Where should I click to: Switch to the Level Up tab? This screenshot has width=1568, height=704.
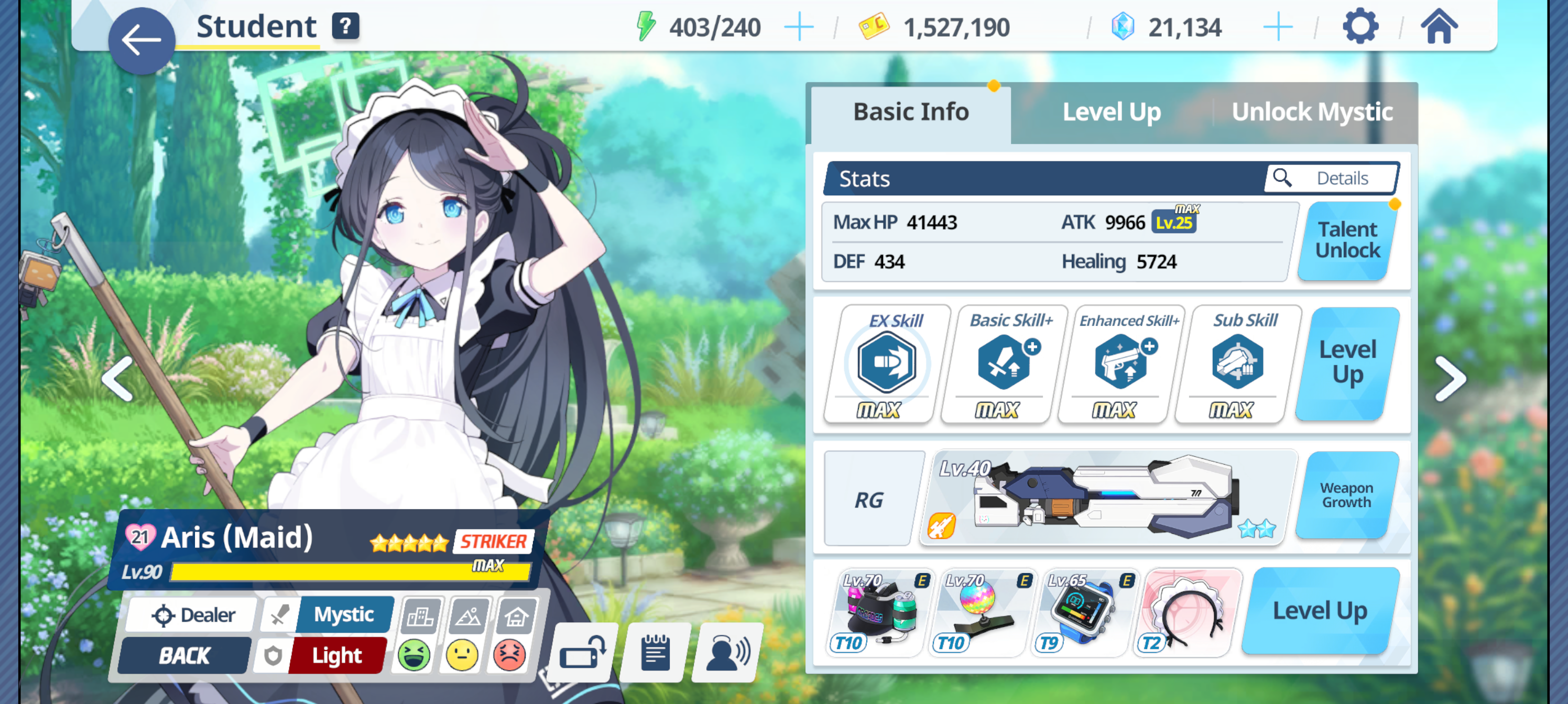pyautogui.click(x=1111, y=112)
